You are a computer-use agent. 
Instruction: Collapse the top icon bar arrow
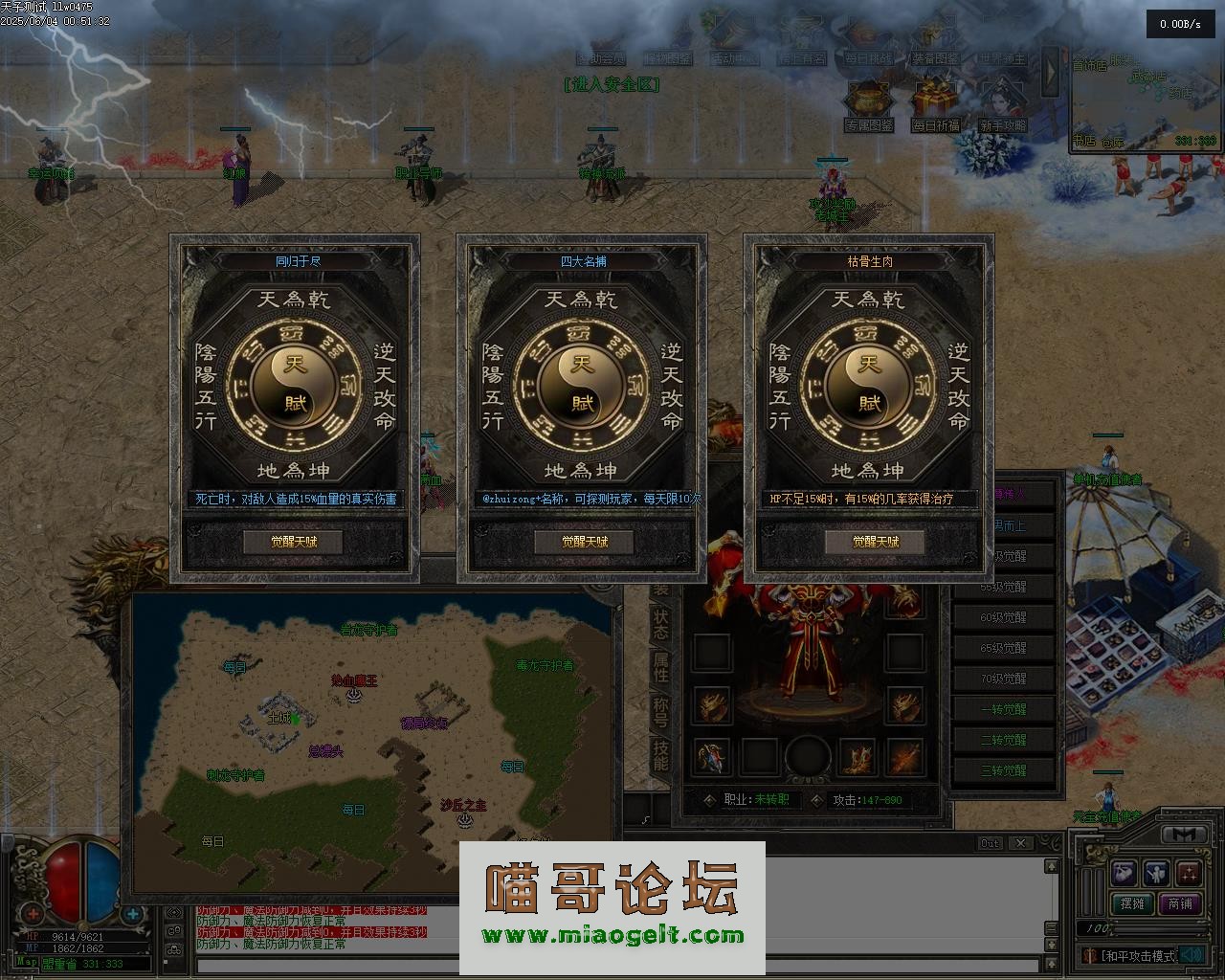click(x=1050, y=69)
